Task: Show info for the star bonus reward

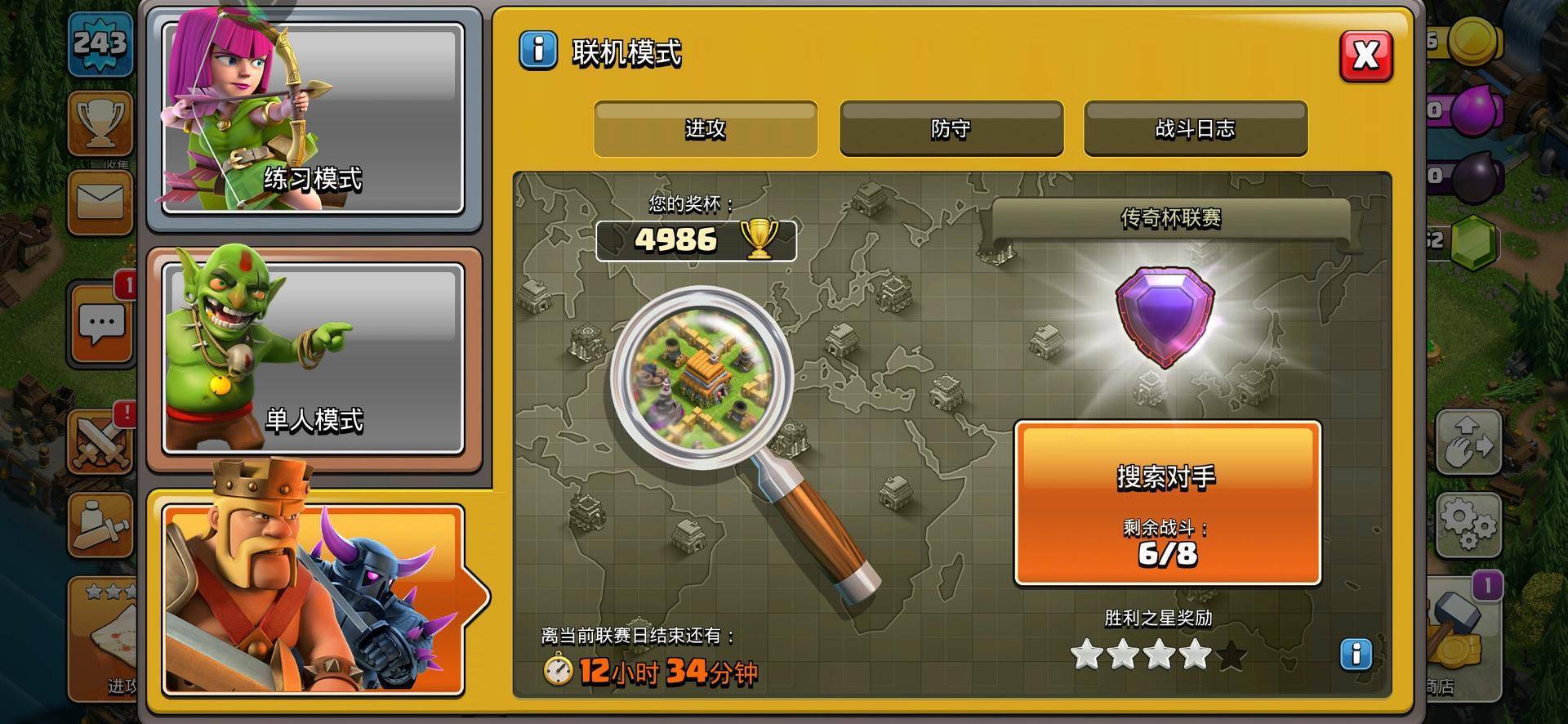Action: (x=1356, y=654)
